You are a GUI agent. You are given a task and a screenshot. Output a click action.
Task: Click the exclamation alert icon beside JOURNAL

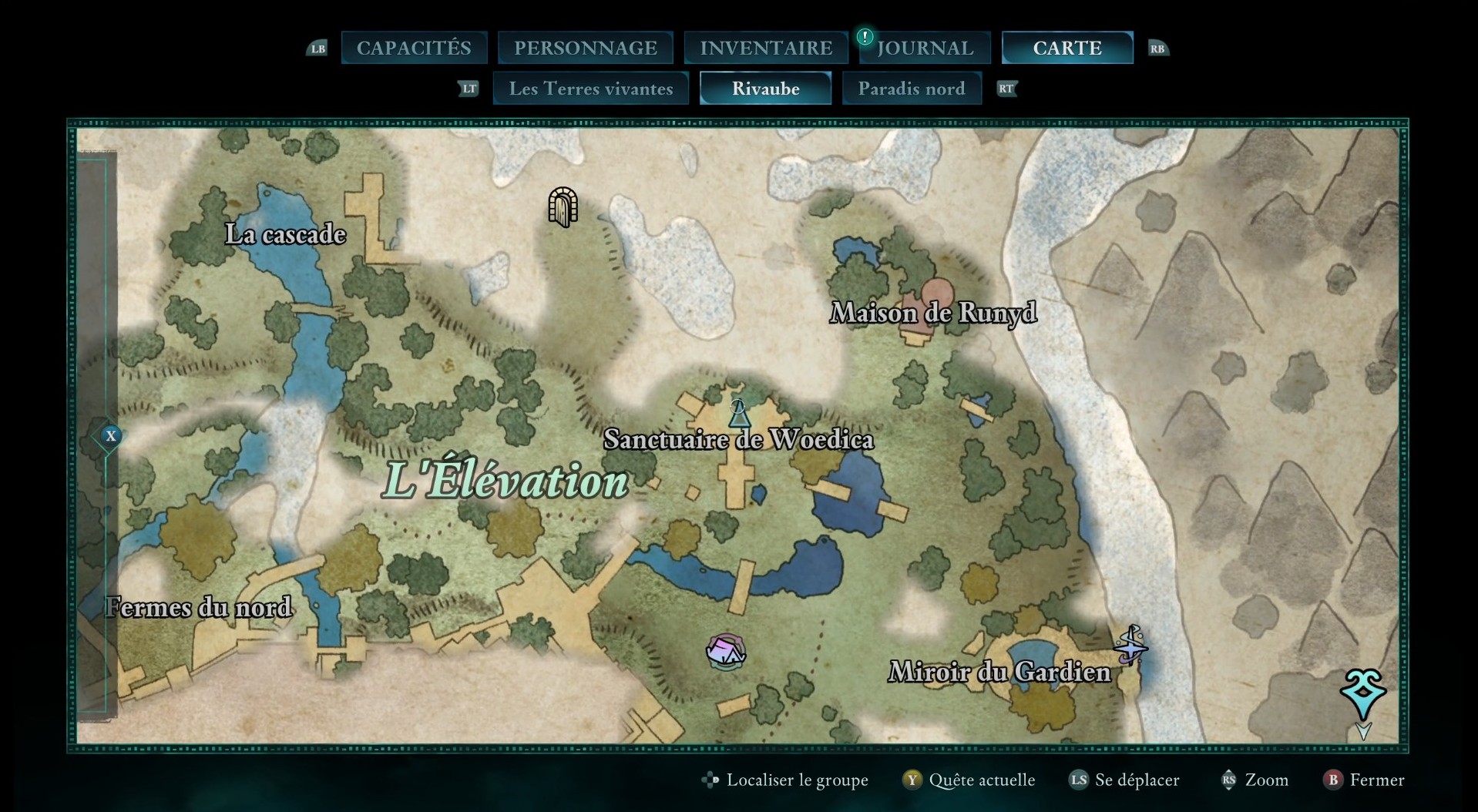[864, 35]
